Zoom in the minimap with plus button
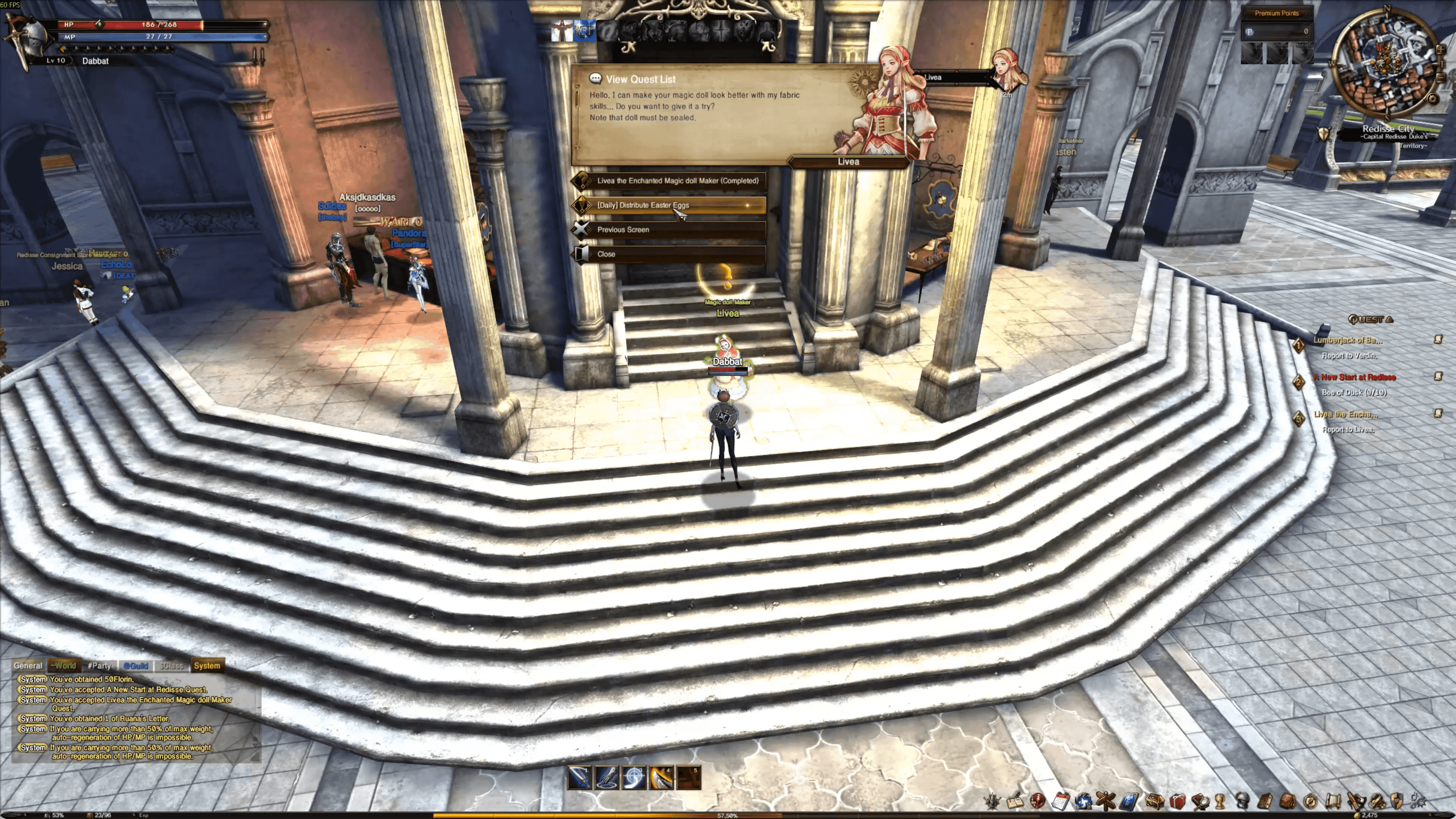This screenshot has height=819, width=1456. (x=1440, y=50)
